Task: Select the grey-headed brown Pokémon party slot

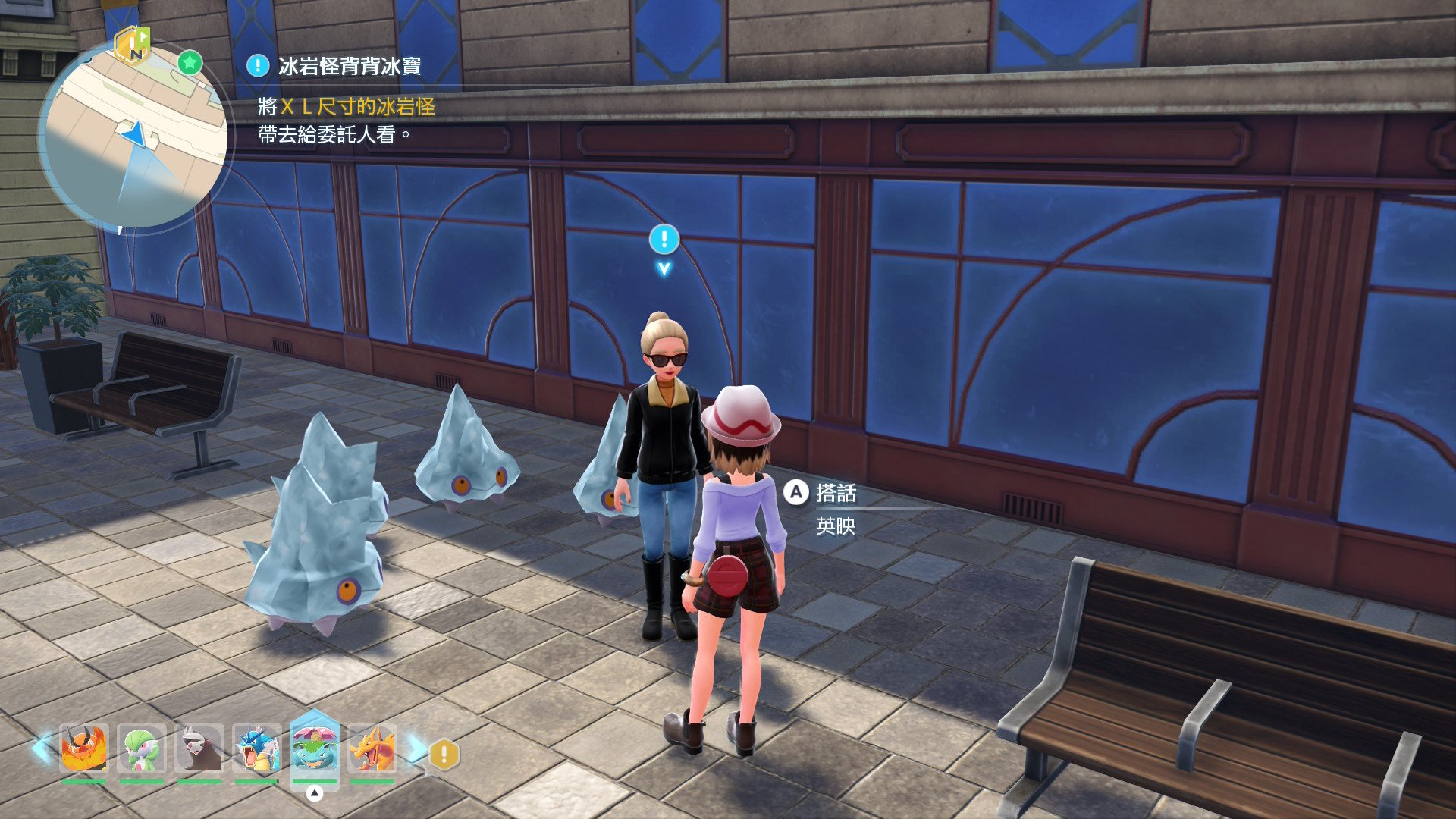Action: [199, 748]
